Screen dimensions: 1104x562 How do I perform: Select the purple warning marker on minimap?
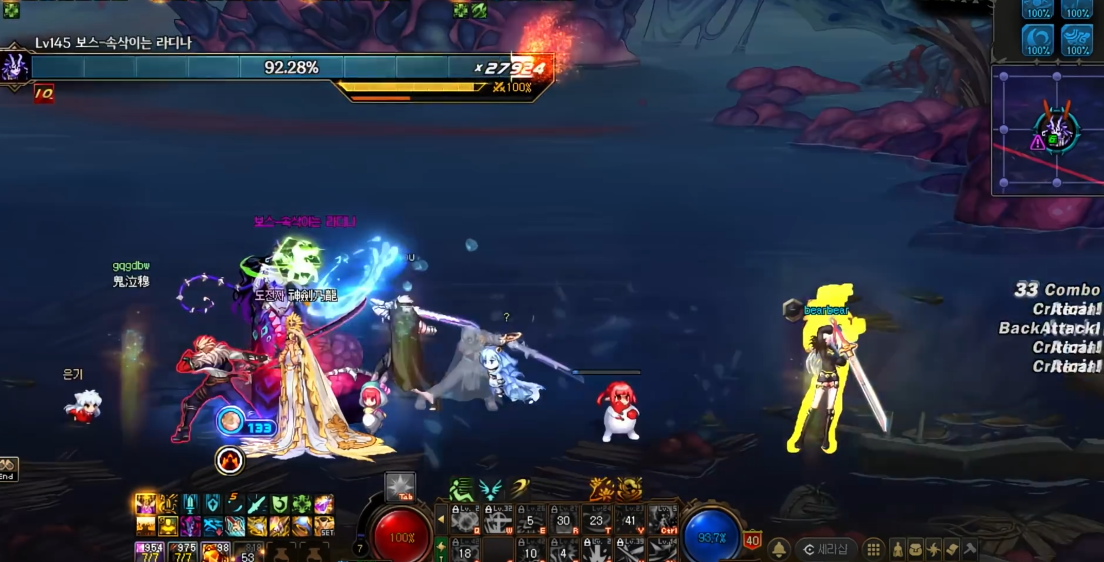click(1038, 143)
